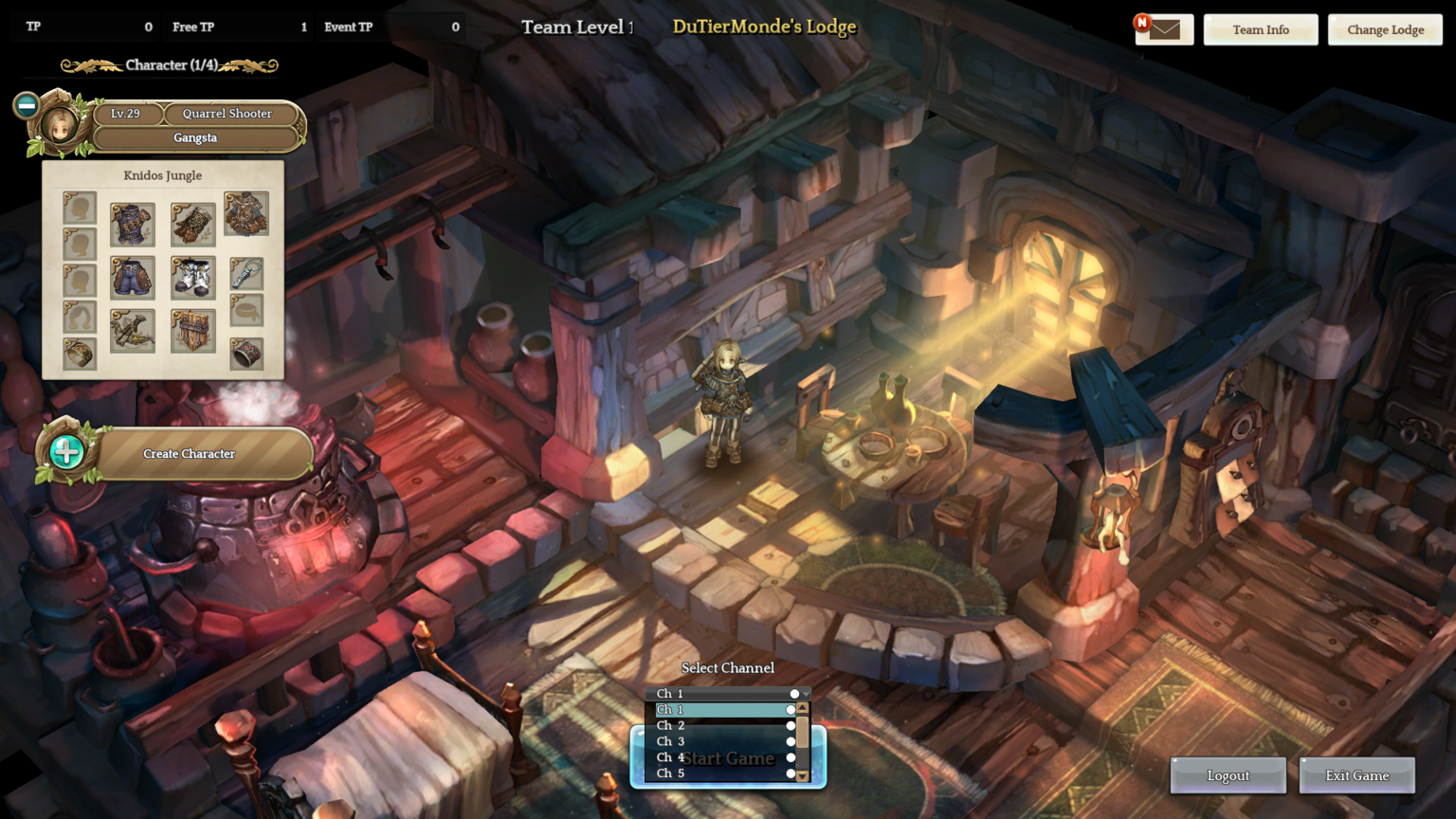Choose Ch 2 from the channel list

[x=720, y=725]
